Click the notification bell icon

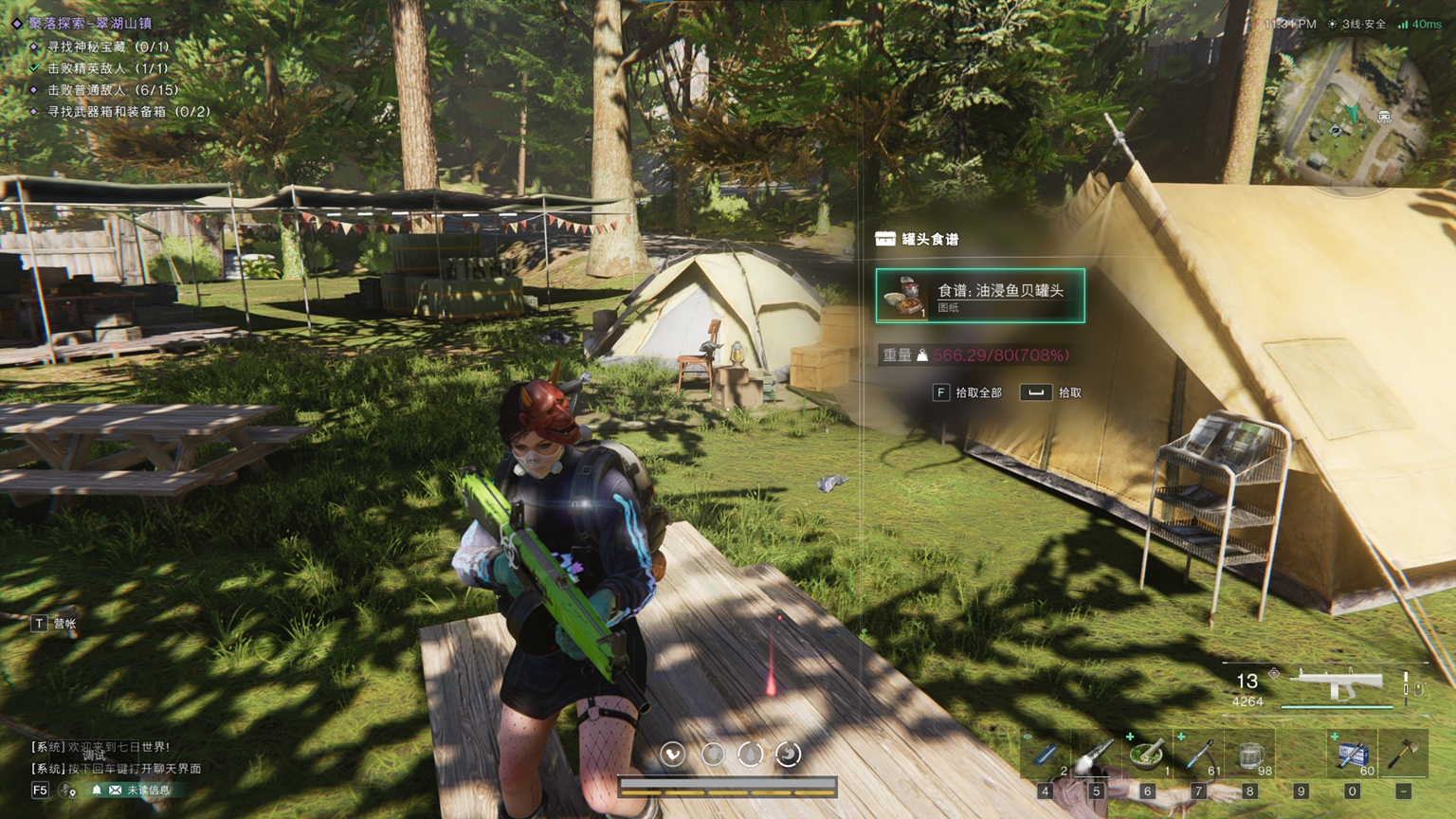tap(96, 790)
